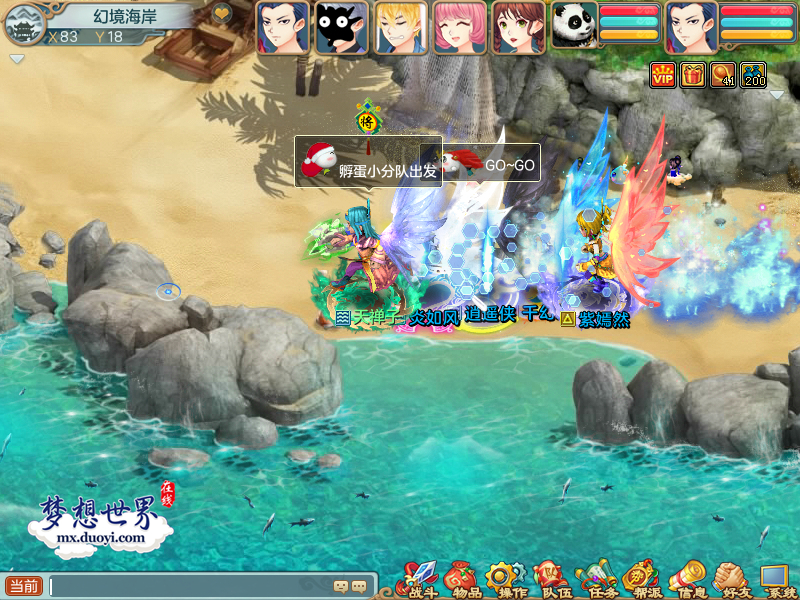
Task: Select the panda pet portrait
Action: coord(574,27)
